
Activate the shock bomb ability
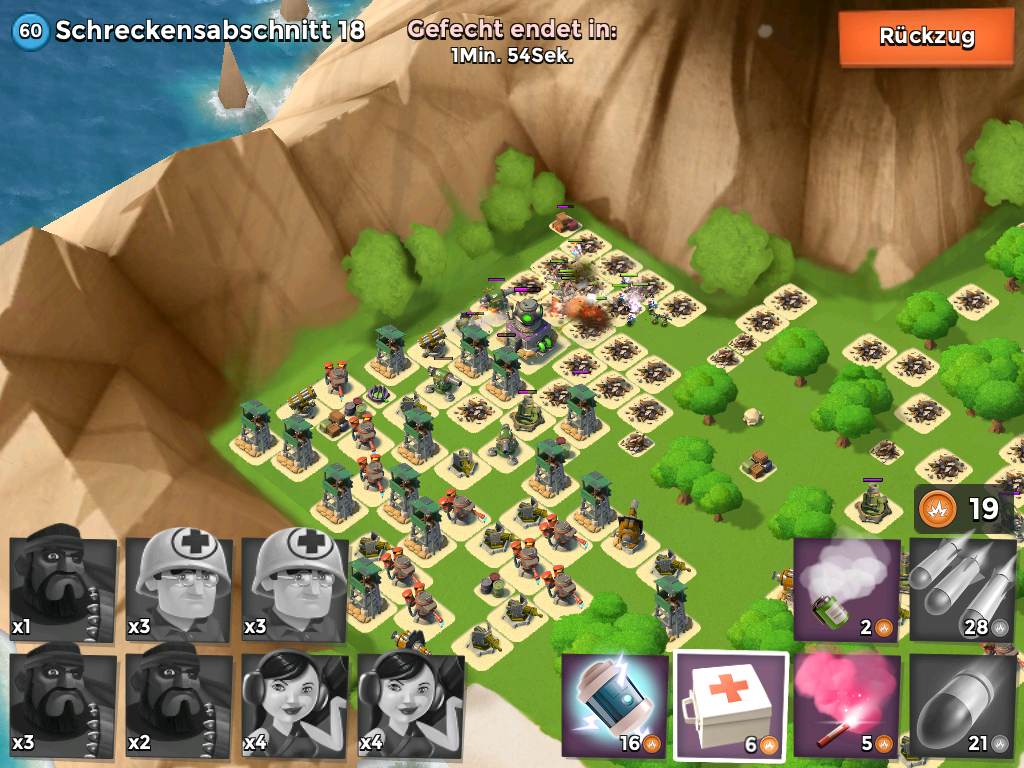tap(614, 704)
